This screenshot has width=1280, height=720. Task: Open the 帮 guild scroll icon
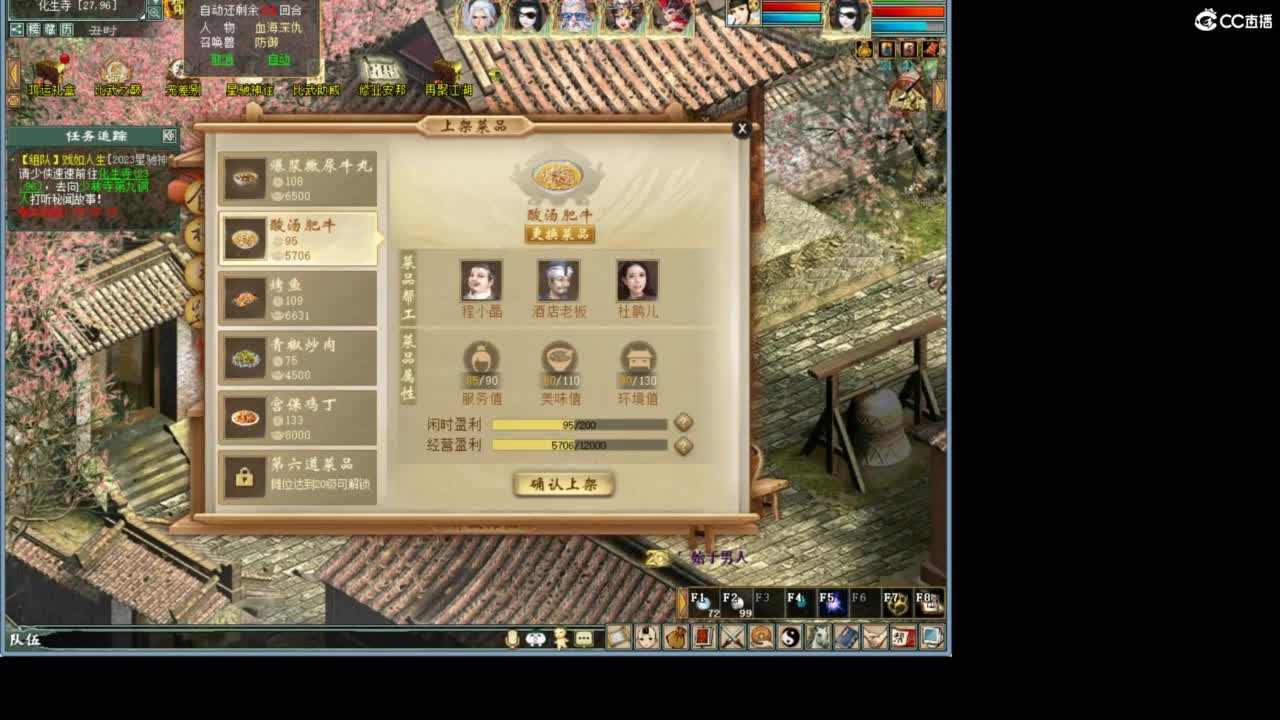(x=903, y=639)
